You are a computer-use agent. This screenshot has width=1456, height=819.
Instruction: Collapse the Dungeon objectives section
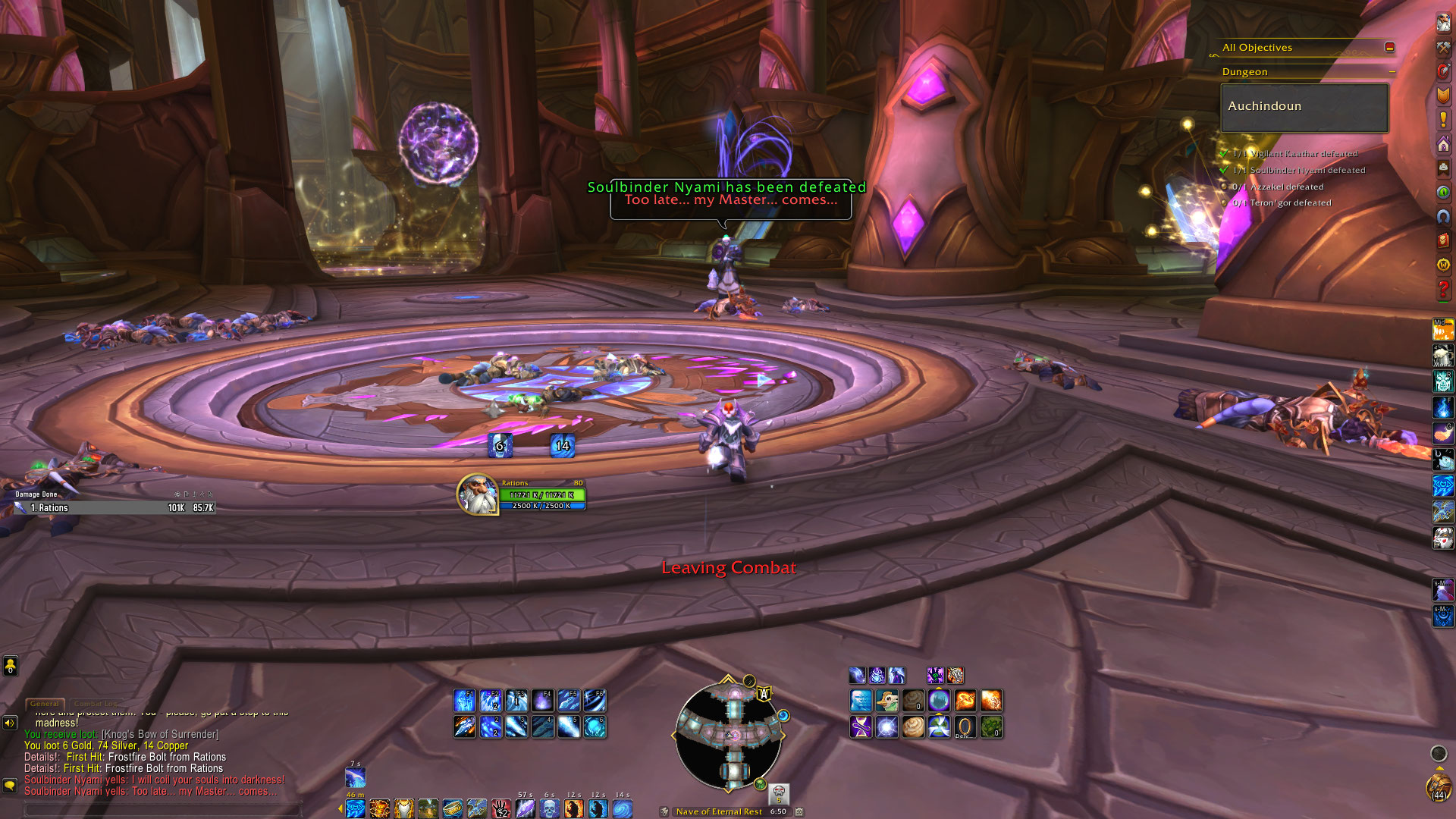tap(1392, 72)
